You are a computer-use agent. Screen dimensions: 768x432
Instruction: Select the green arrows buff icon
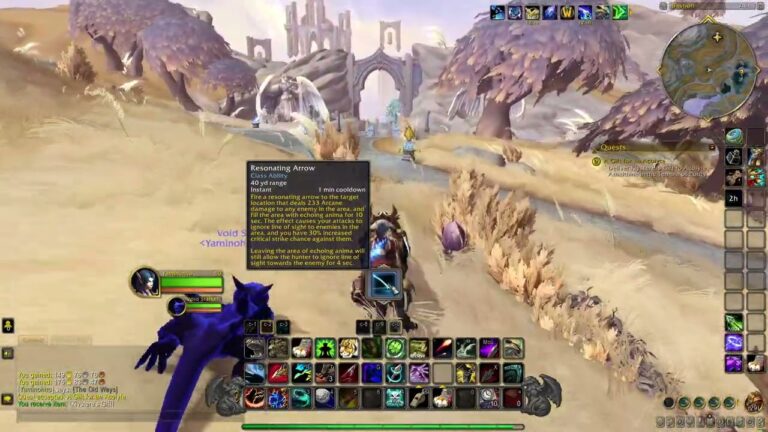pos(620,12)
